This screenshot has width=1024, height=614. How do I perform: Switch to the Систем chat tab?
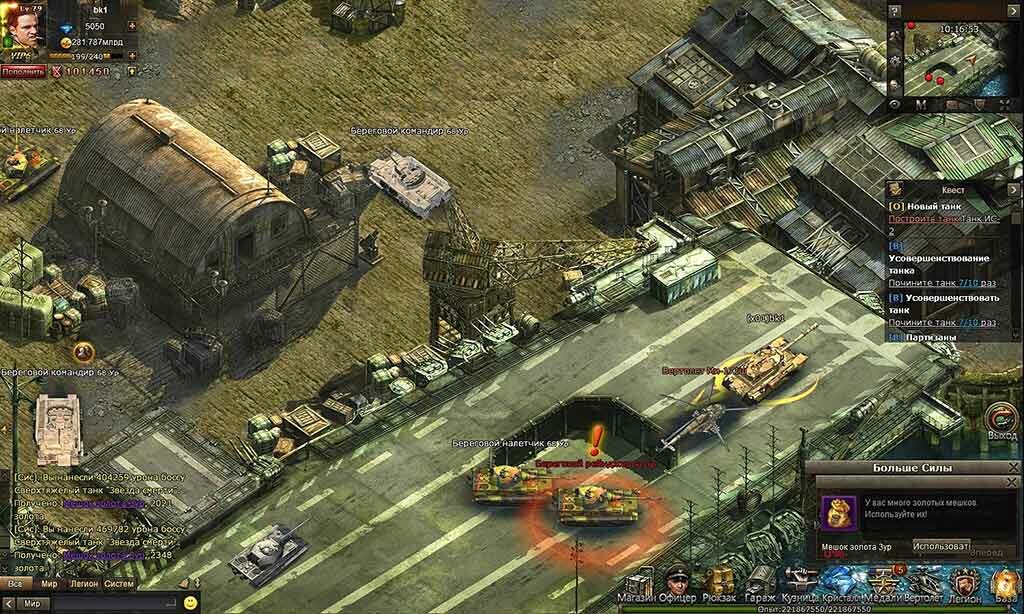119,583
